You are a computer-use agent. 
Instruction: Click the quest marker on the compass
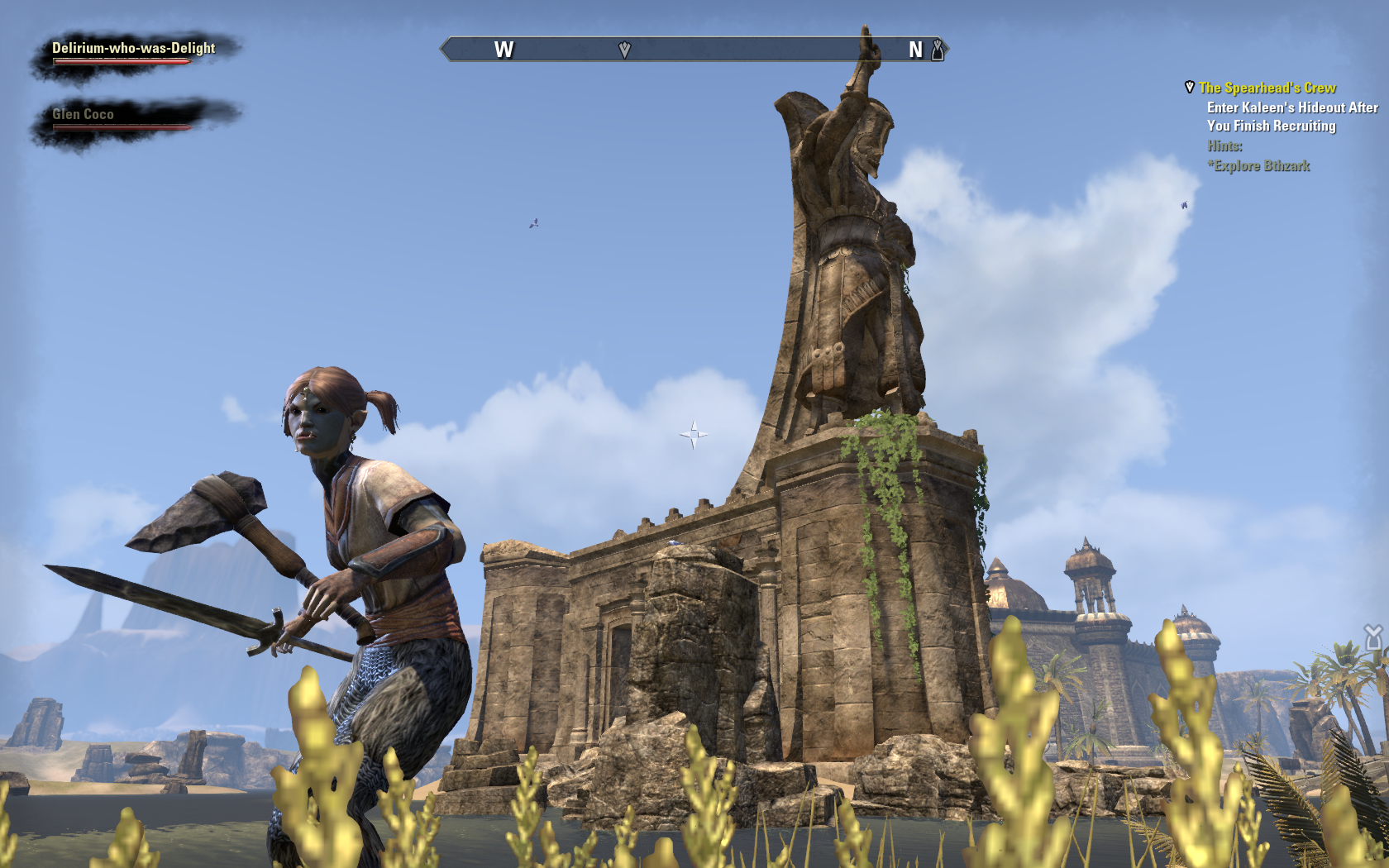tap(624, 50)
